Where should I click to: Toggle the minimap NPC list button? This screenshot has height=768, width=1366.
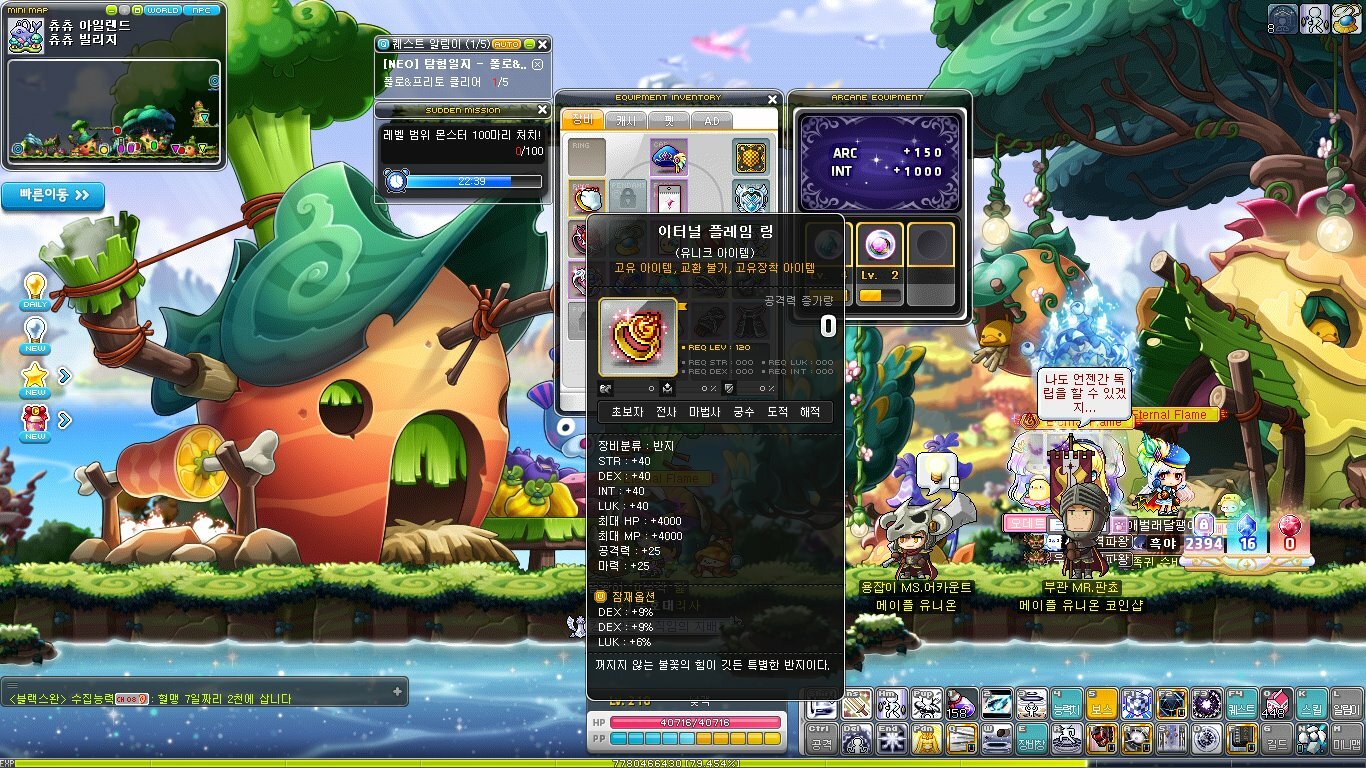coord(202,10)
